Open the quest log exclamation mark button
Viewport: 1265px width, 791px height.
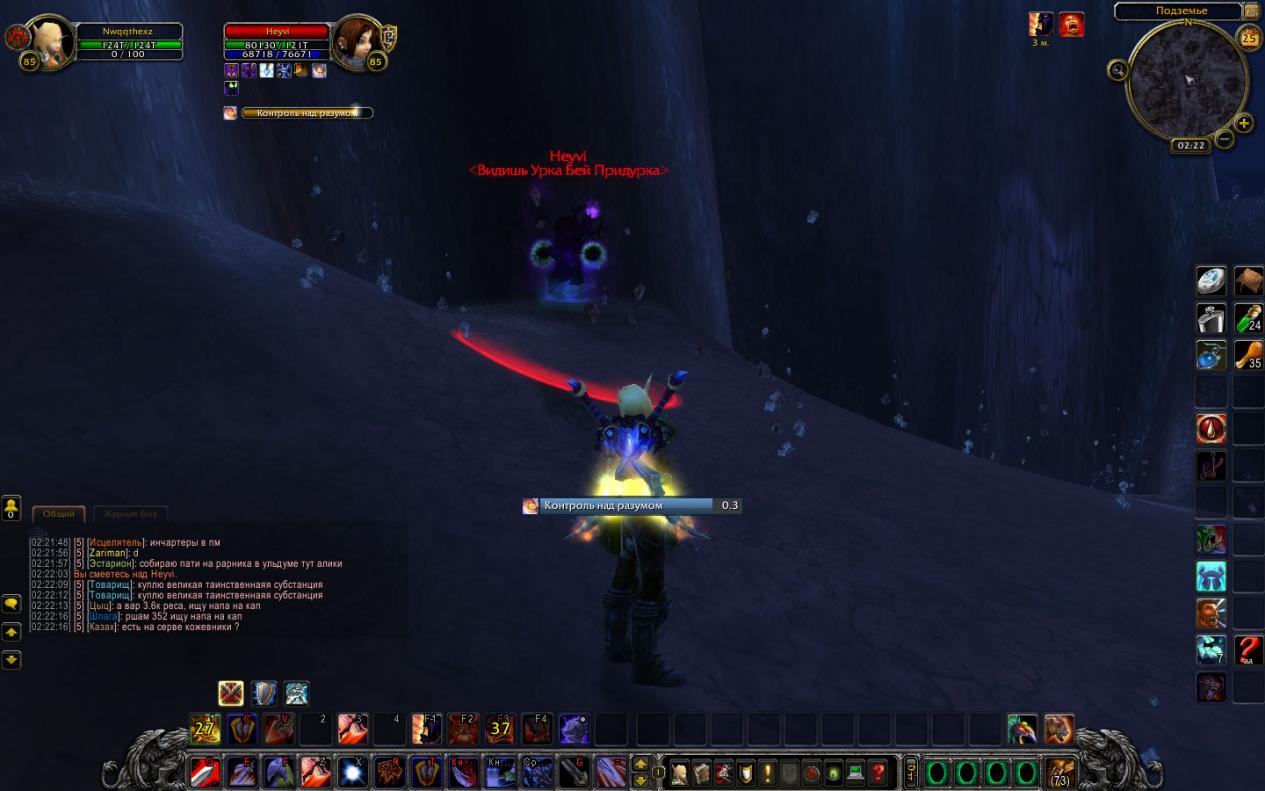767,772
